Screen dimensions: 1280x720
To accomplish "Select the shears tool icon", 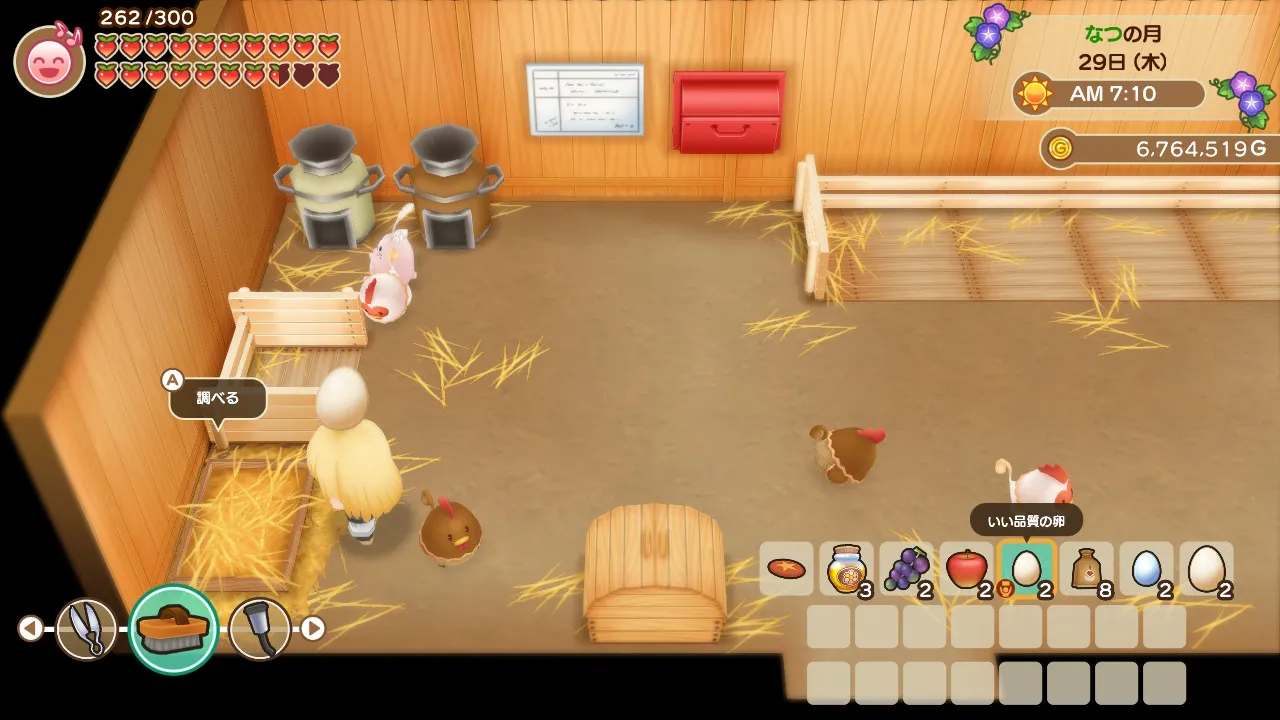I will [x=86, y=628].
